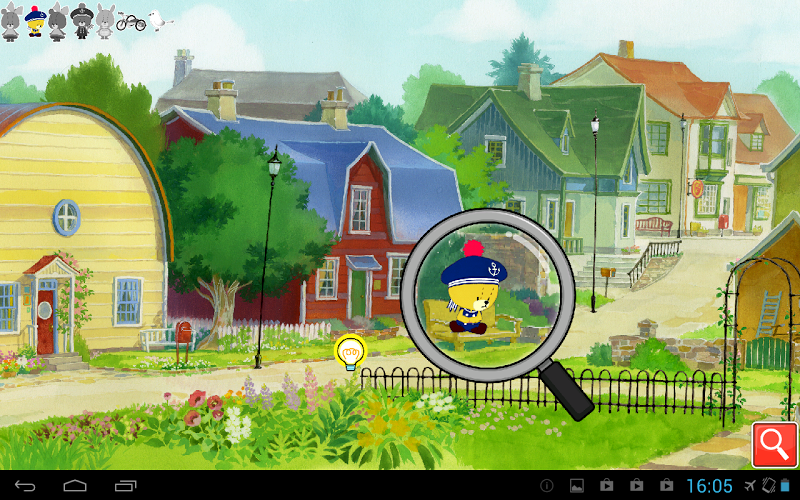Choose the grey rabbit target icon

point(105,21)
